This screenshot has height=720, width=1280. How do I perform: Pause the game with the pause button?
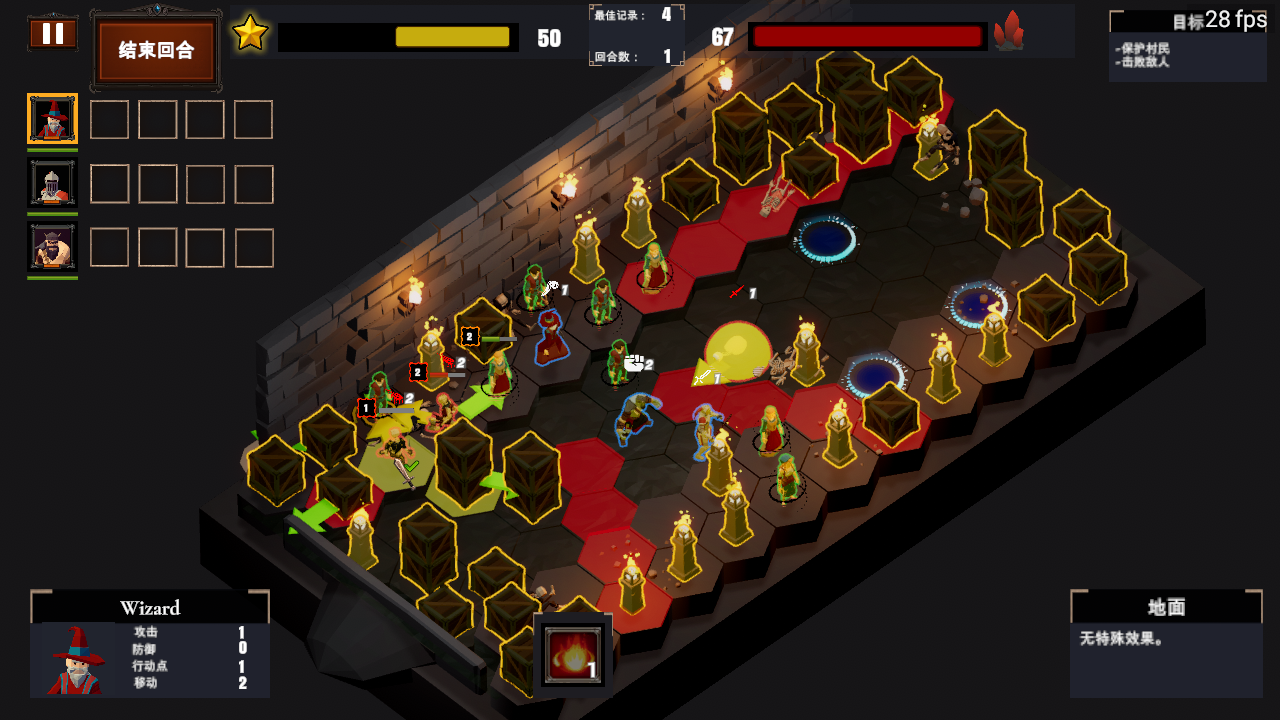coord(53,34)
